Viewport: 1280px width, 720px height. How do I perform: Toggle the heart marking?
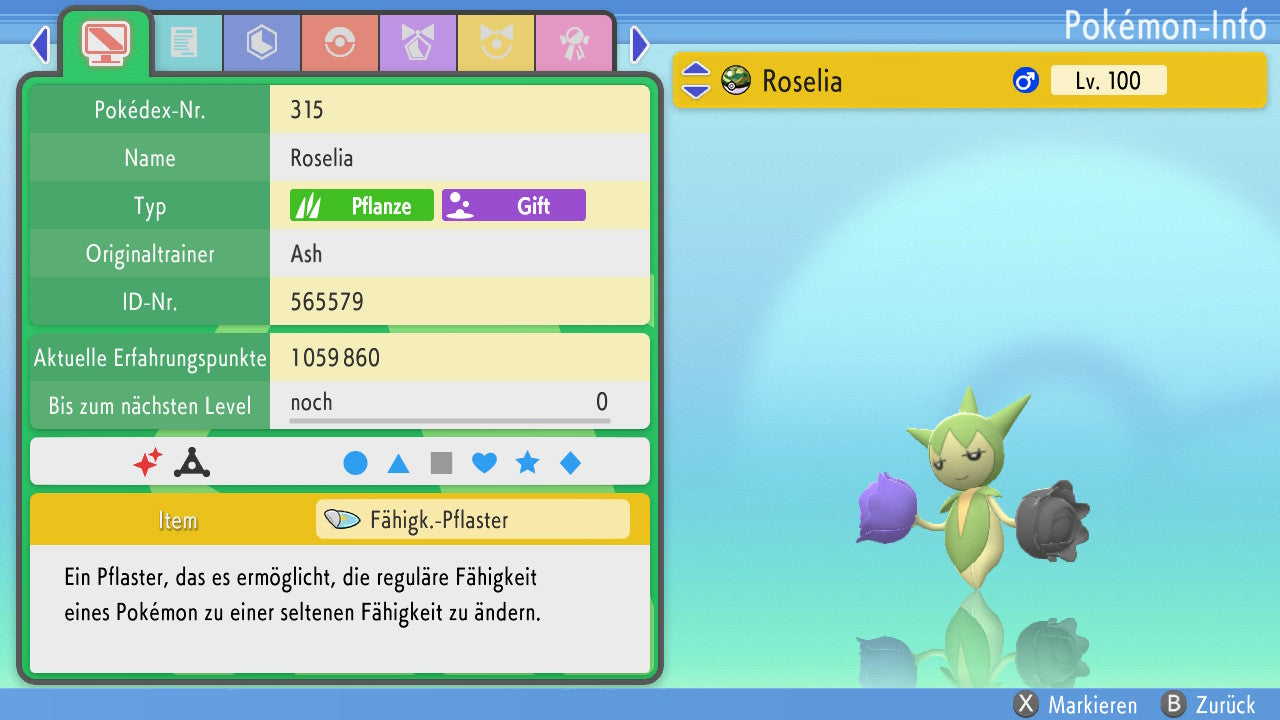point(484,463)
